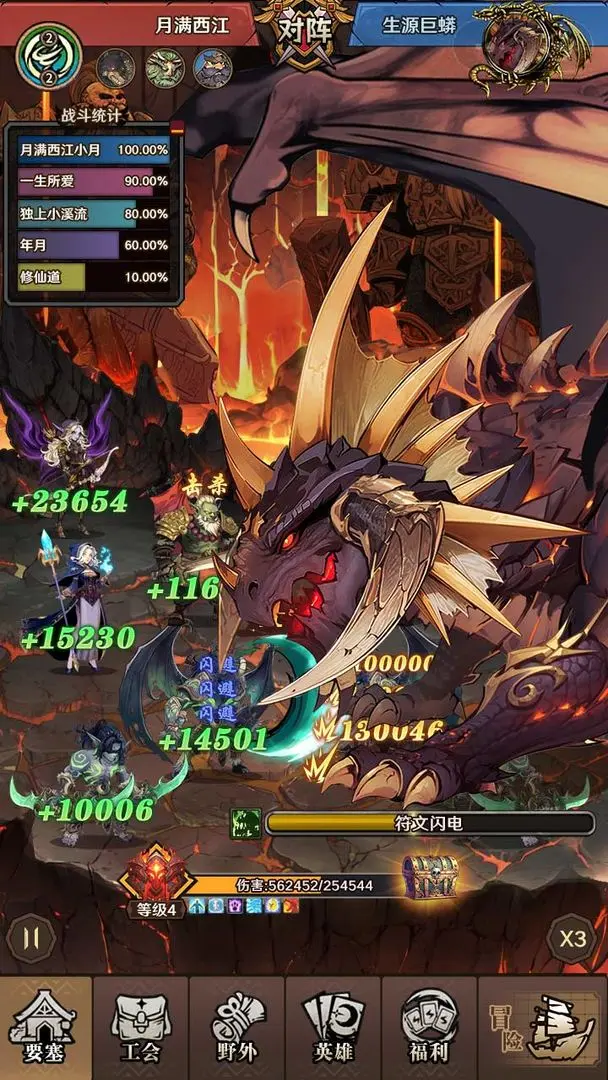Pause the battle

pos(30,940)
